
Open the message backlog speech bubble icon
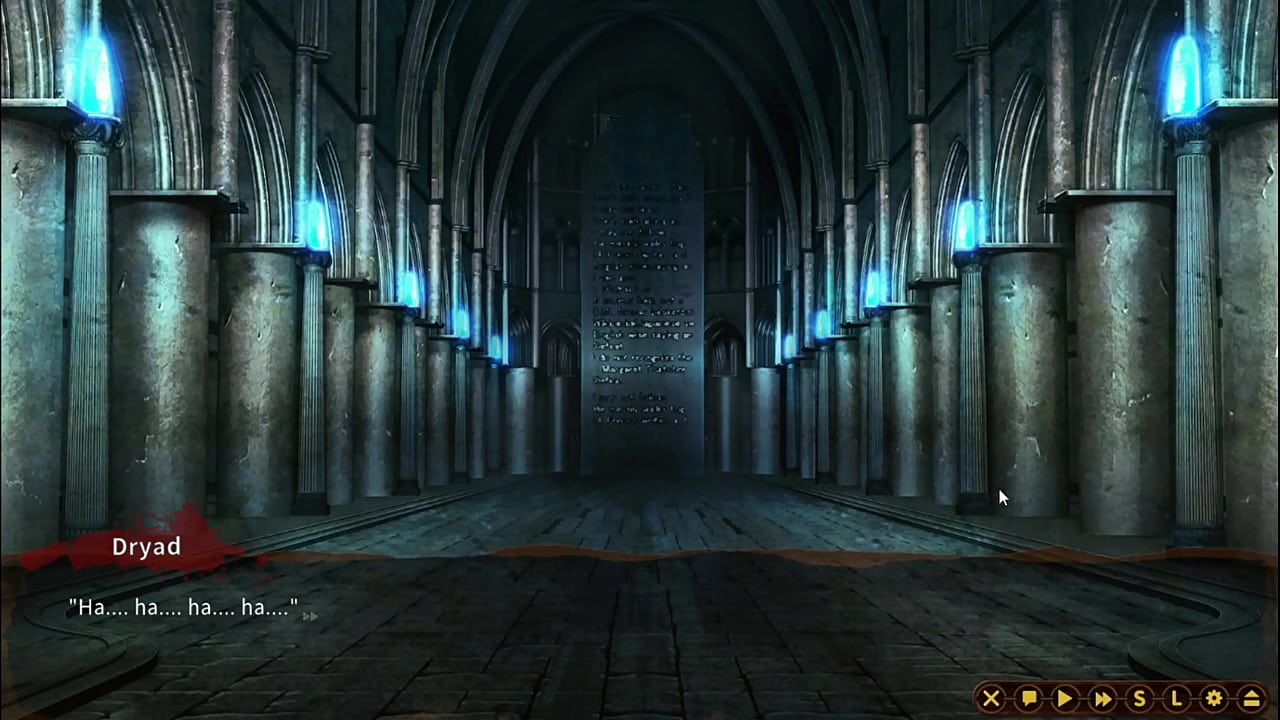[1028, 699]
